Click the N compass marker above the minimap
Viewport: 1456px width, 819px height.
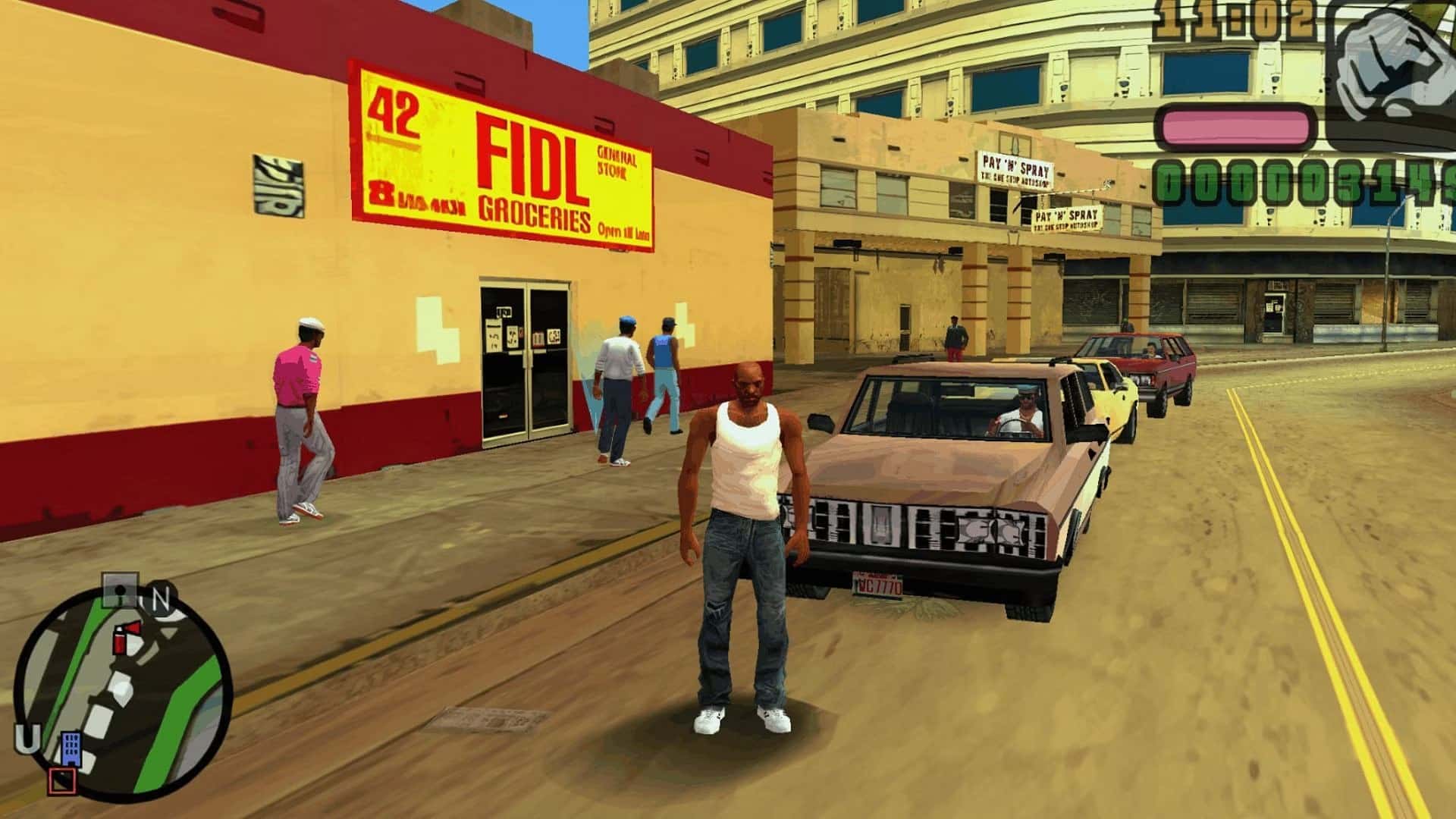(x=160, y=598)
